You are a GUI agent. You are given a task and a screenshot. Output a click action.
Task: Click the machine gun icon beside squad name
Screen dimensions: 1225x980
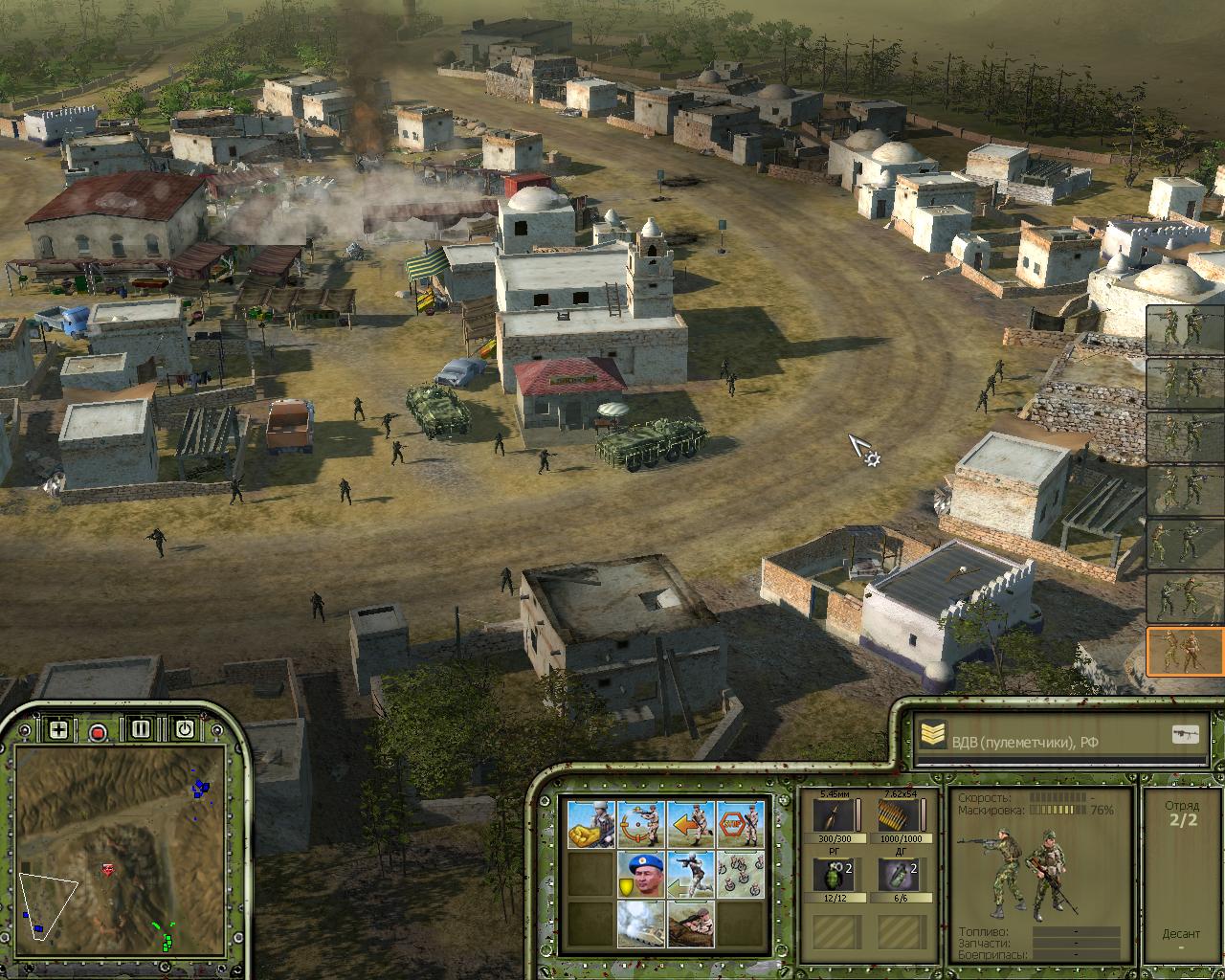coord(1185,734)
